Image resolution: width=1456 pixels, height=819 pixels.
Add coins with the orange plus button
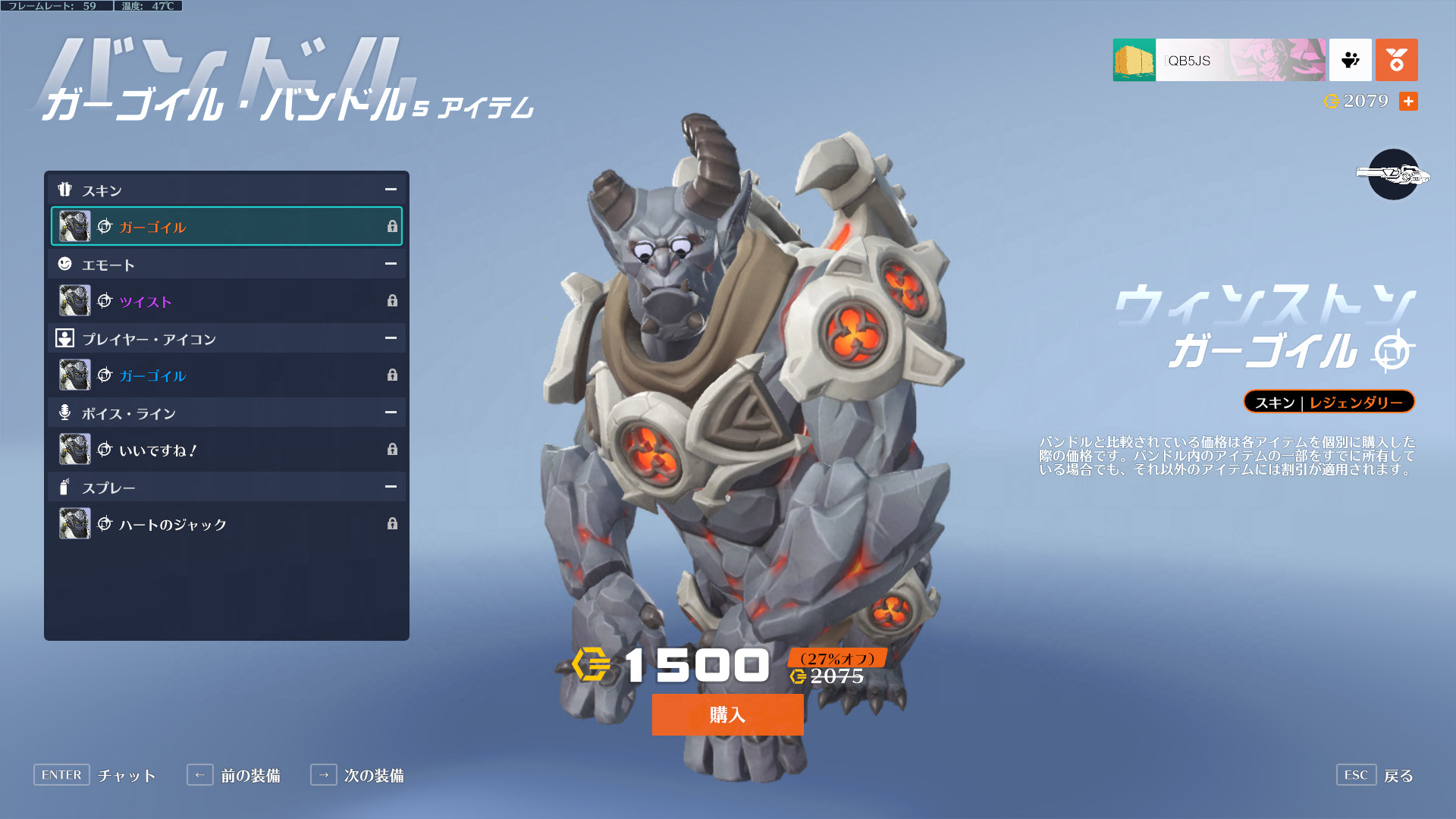[x=1408, y=101]
